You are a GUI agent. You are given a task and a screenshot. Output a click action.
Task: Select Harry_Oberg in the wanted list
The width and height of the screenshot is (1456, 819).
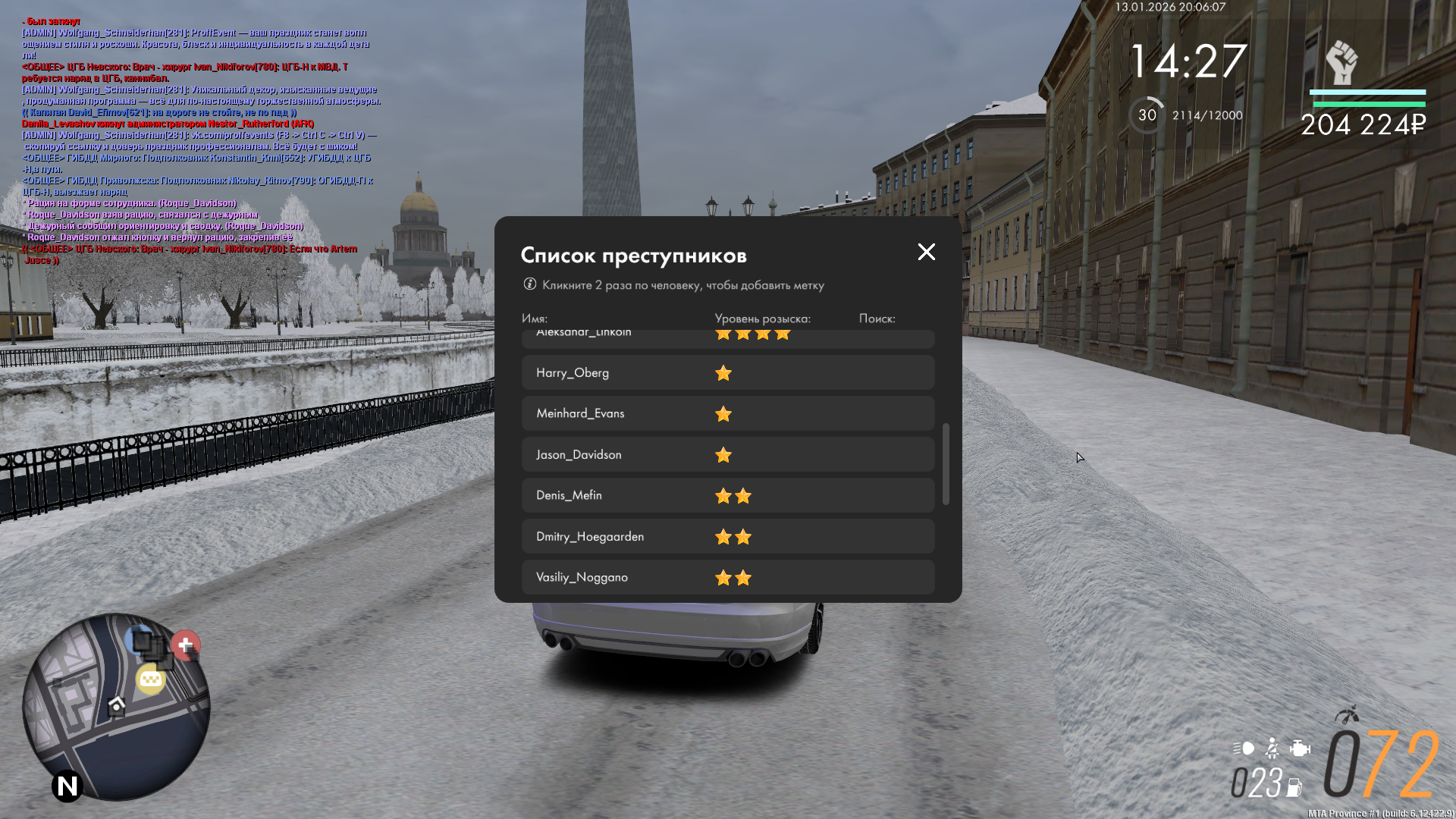727,373
